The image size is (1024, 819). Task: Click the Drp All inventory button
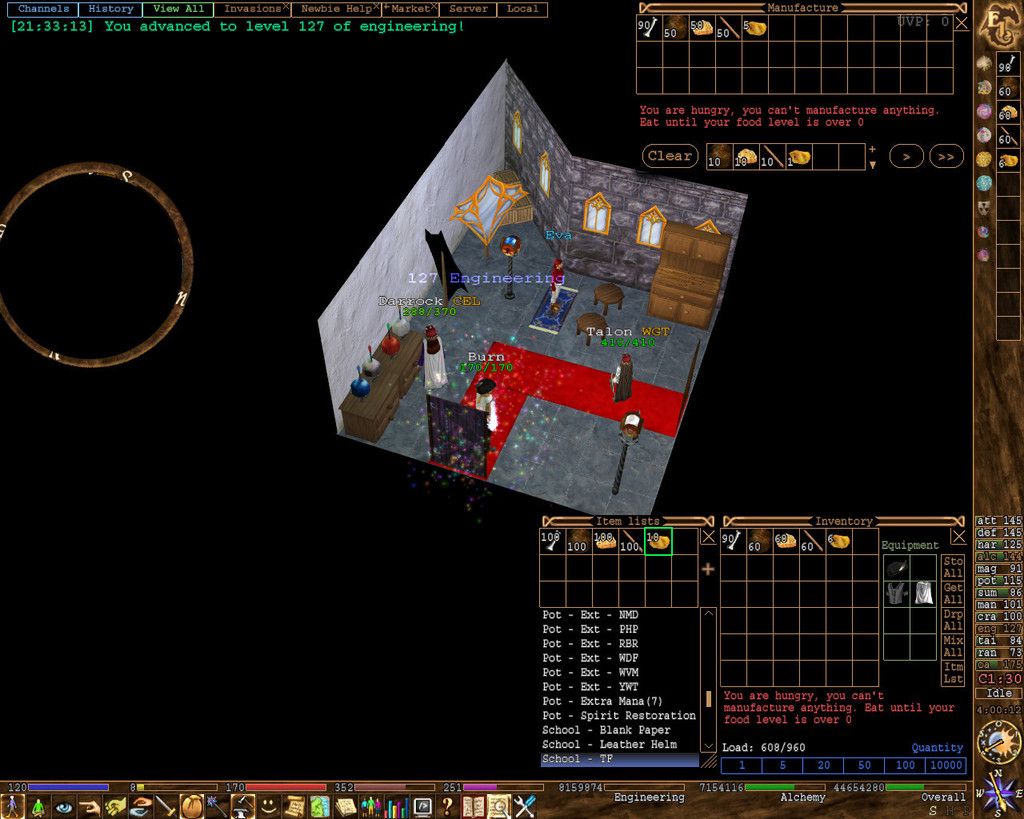pyautogui.click(x=953, y=620)
